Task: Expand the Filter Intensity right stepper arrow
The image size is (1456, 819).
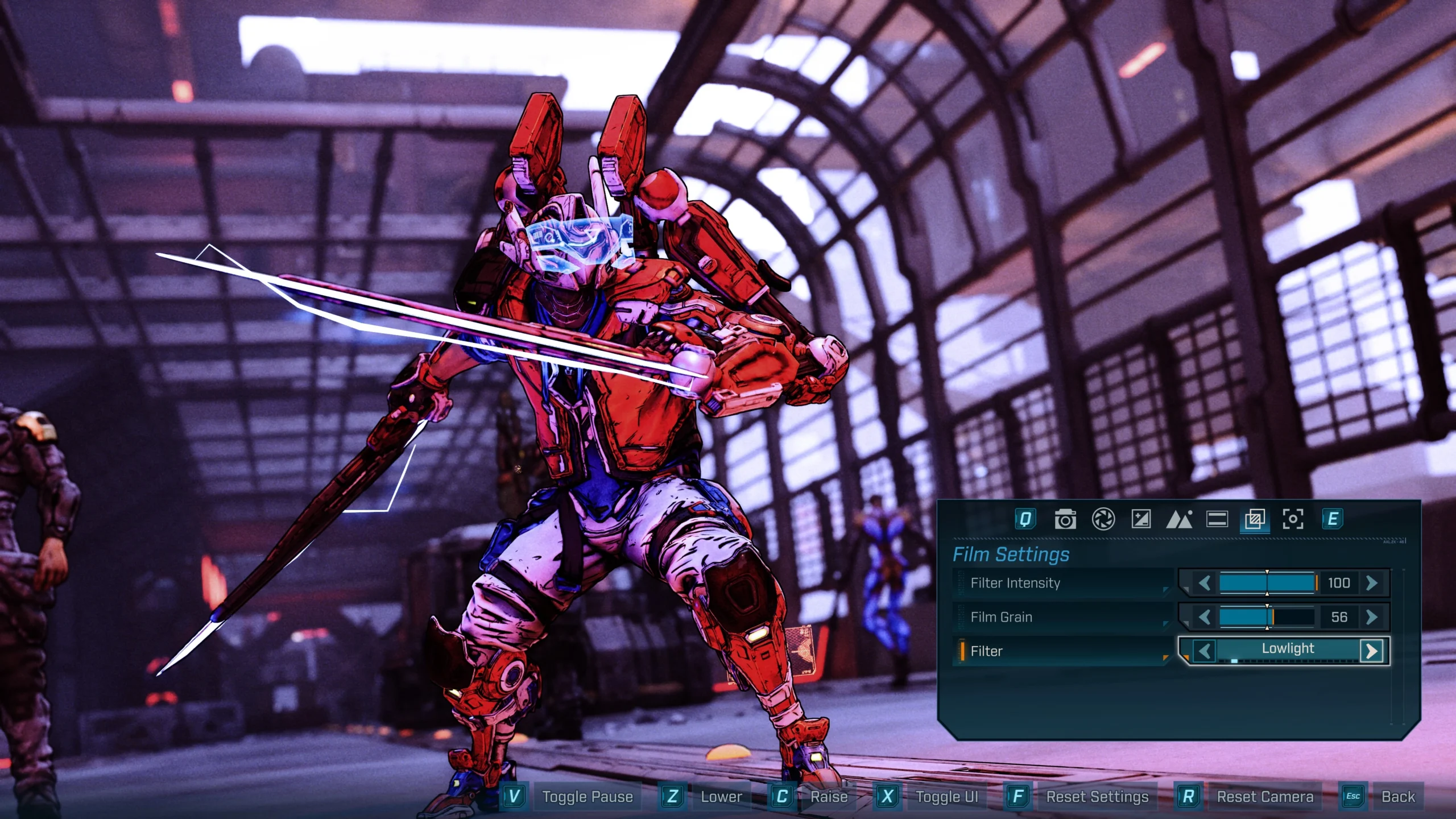Action: 1371,583
